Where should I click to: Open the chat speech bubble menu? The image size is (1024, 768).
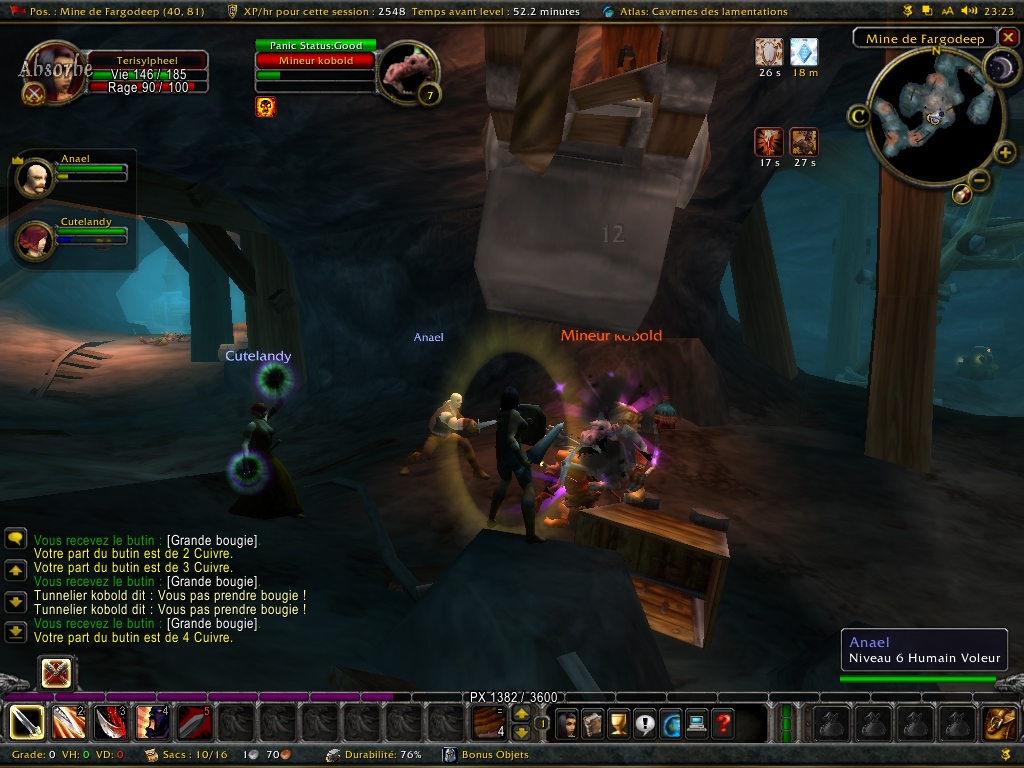pos(15,538)
